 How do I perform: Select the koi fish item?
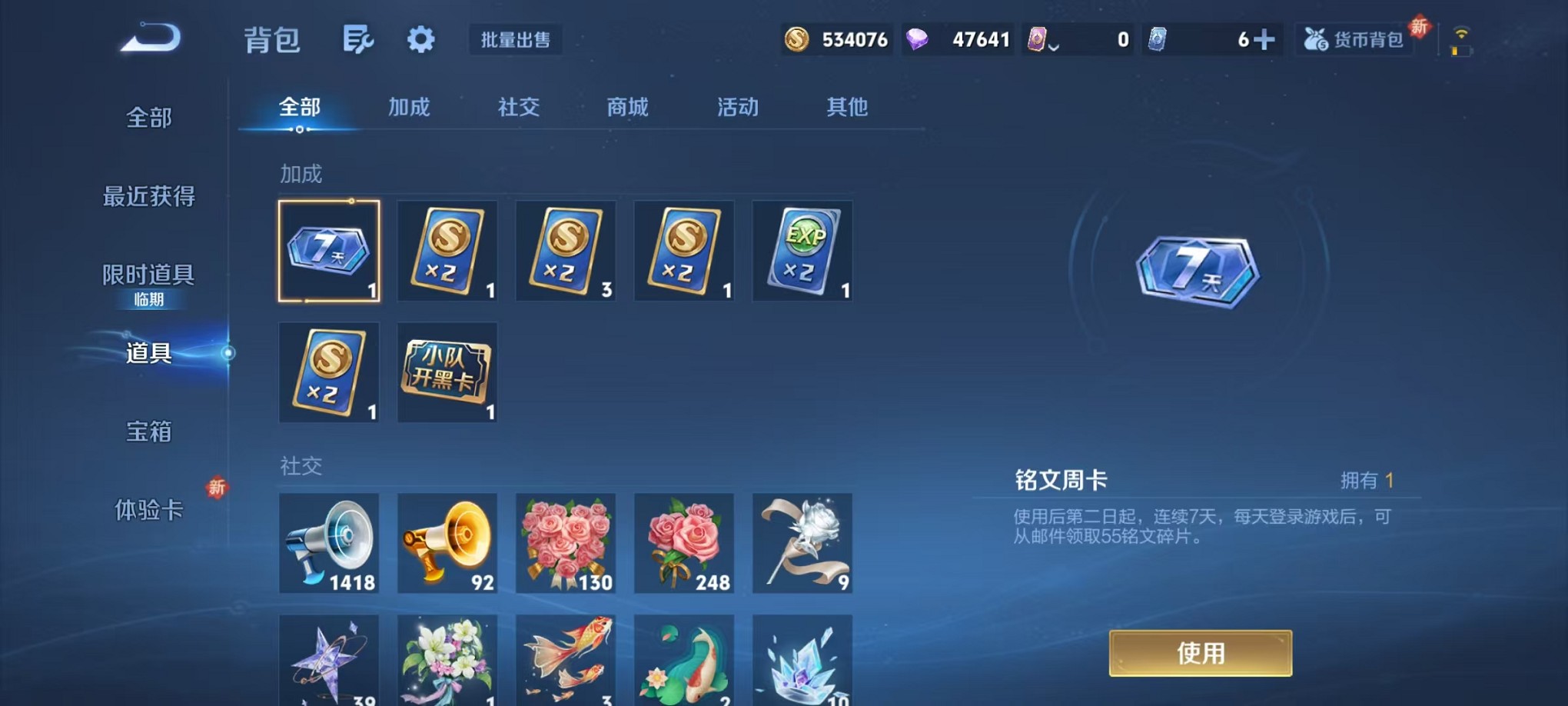tap(565, 660)
